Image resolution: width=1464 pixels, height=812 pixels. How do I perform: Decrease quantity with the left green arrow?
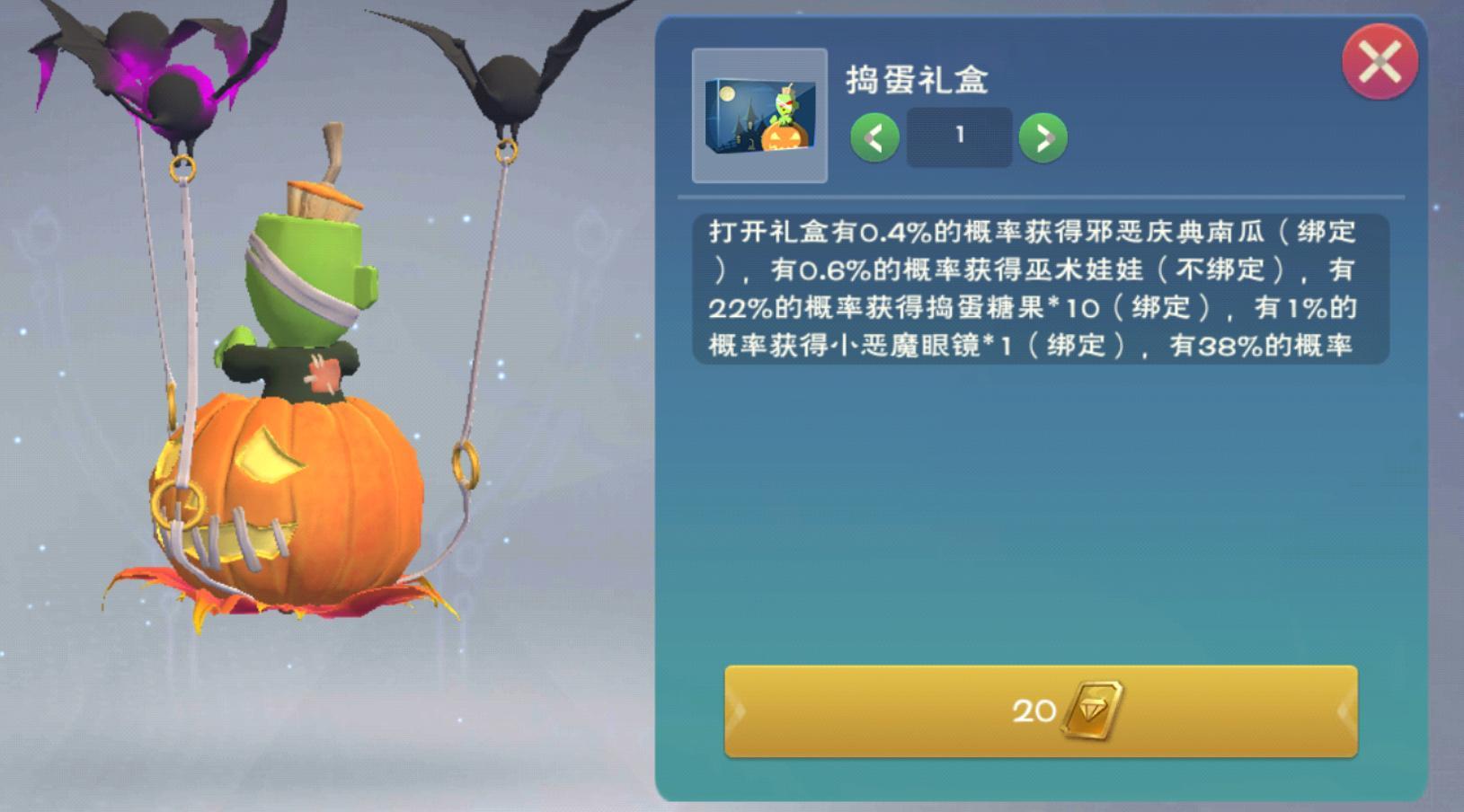pos(874,137)
